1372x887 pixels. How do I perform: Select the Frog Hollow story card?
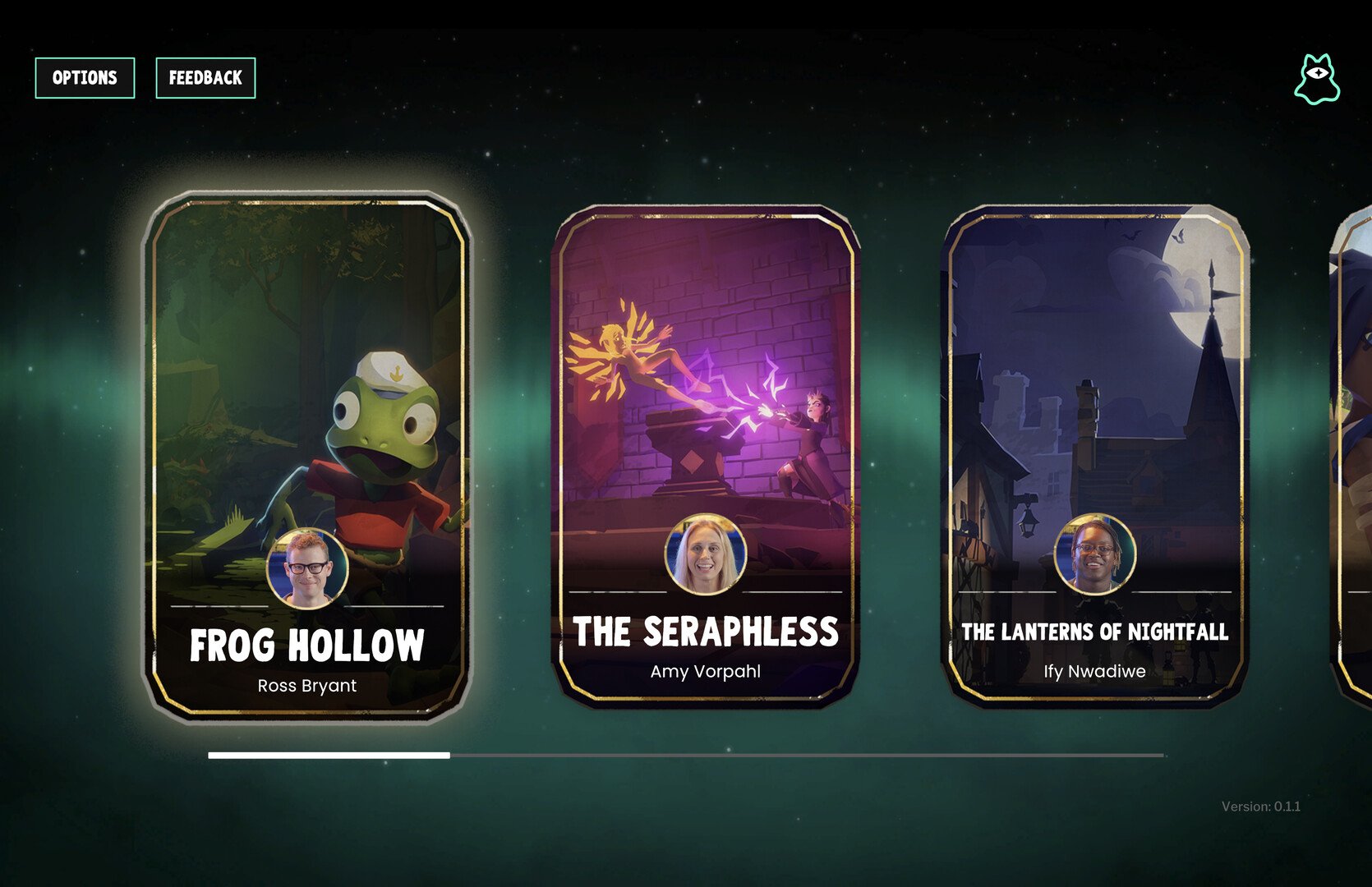click(x=307, y=457)
